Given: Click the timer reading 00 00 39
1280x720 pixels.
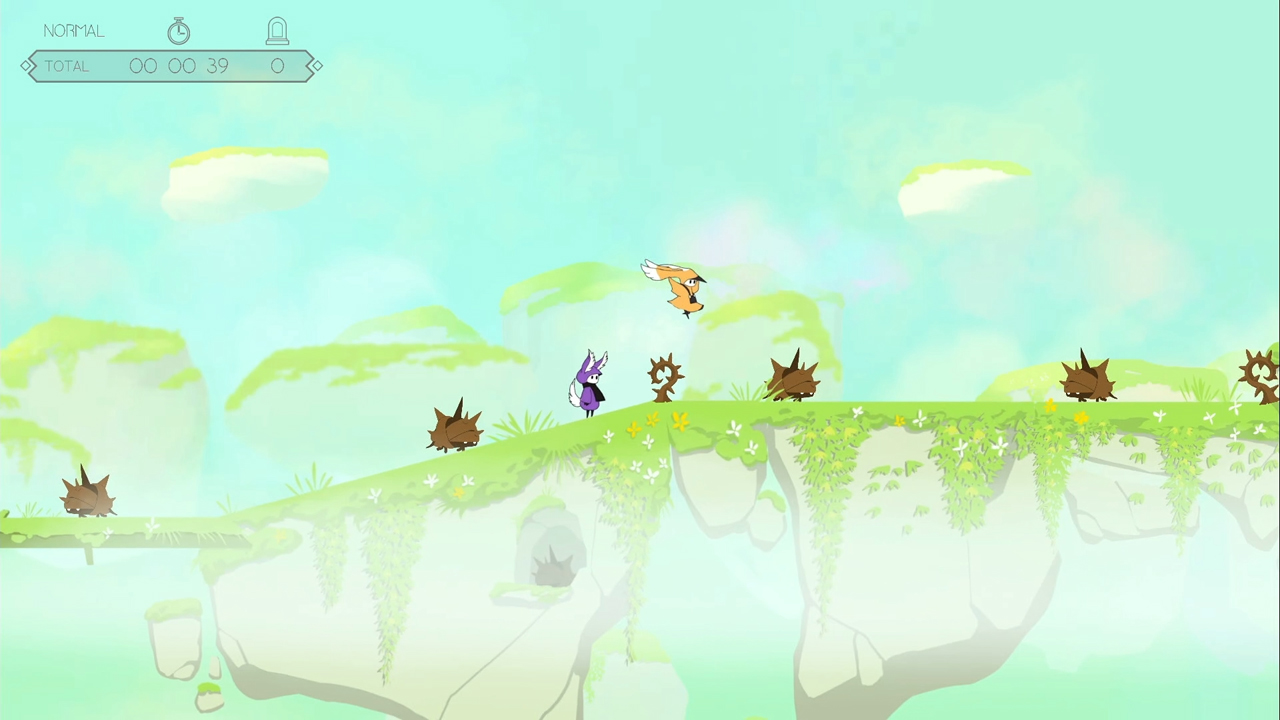Looking at the screenshot, I should (x=180, y=65).
